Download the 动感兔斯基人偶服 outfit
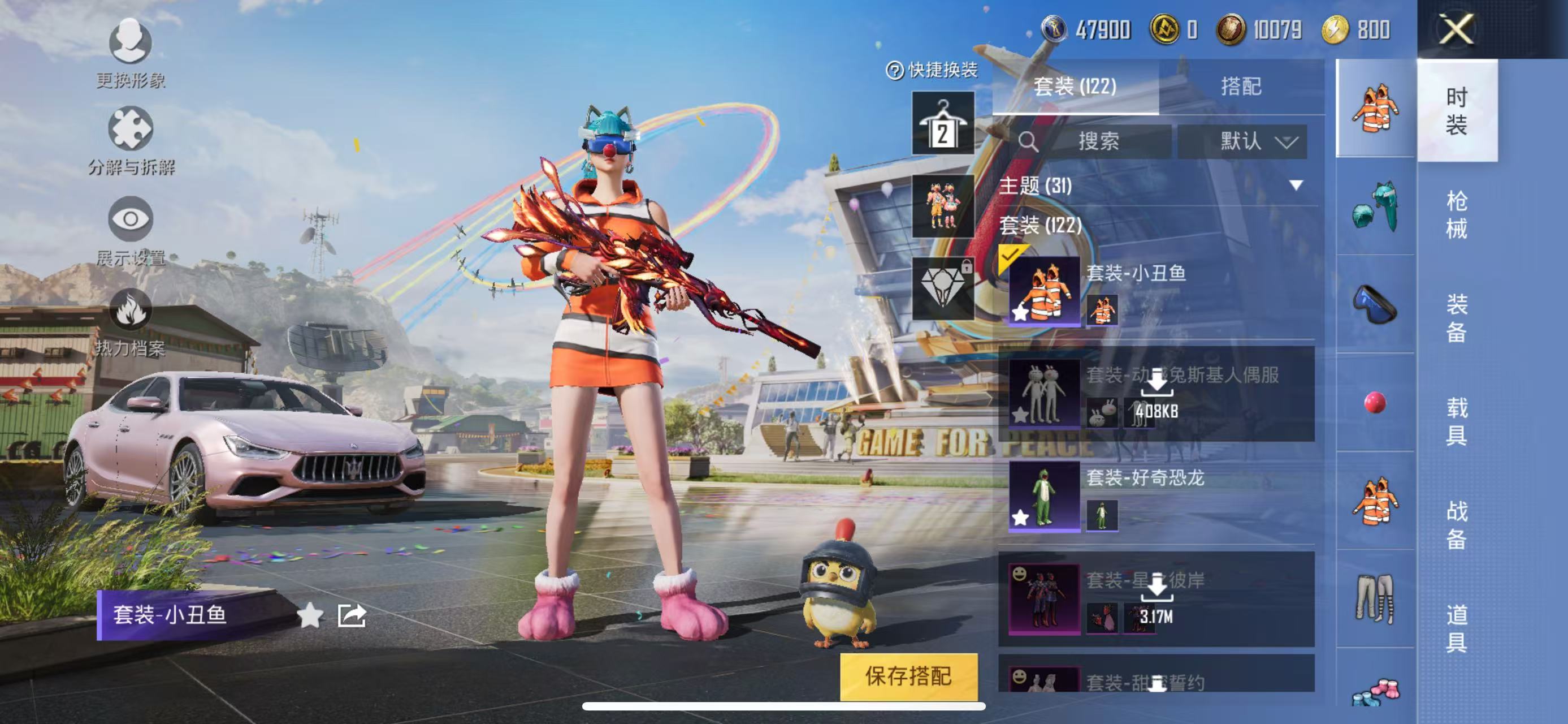1568x724 pixels. [1156, 383]
